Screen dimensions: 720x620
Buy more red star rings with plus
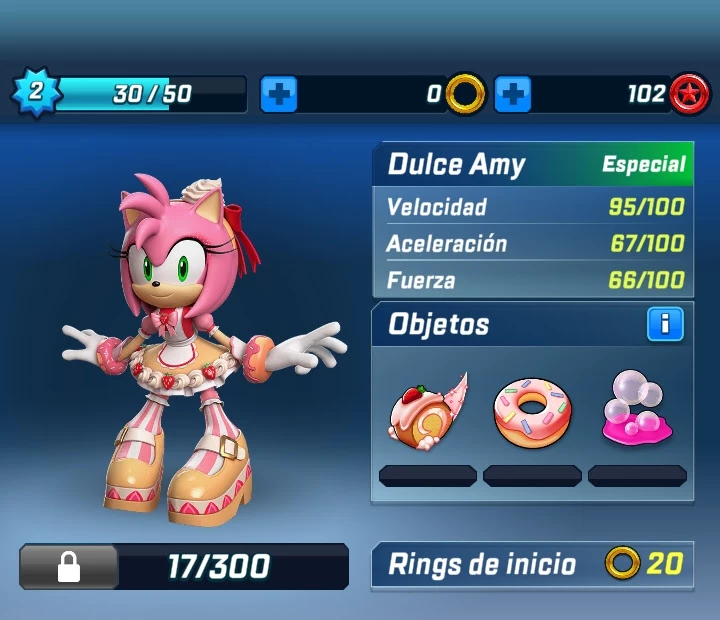click(513, 95)
